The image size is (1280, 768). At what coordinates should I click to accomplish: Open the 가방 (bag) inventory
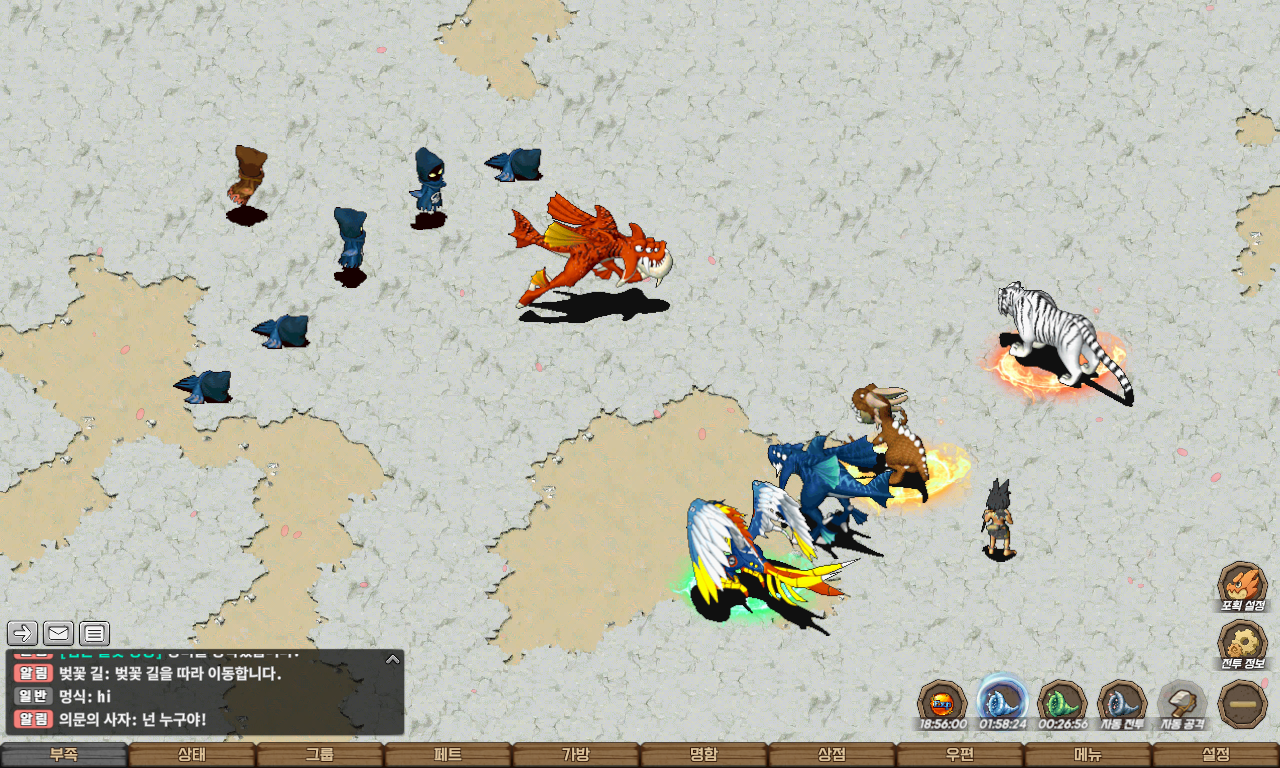(x=576, y=755)
